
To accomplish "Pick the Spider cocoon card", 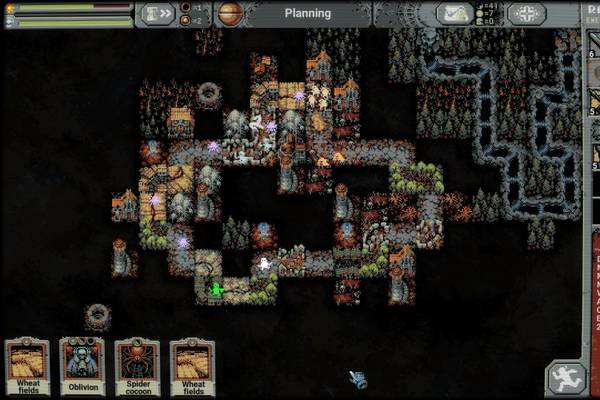I will click(x=137, y=365).
